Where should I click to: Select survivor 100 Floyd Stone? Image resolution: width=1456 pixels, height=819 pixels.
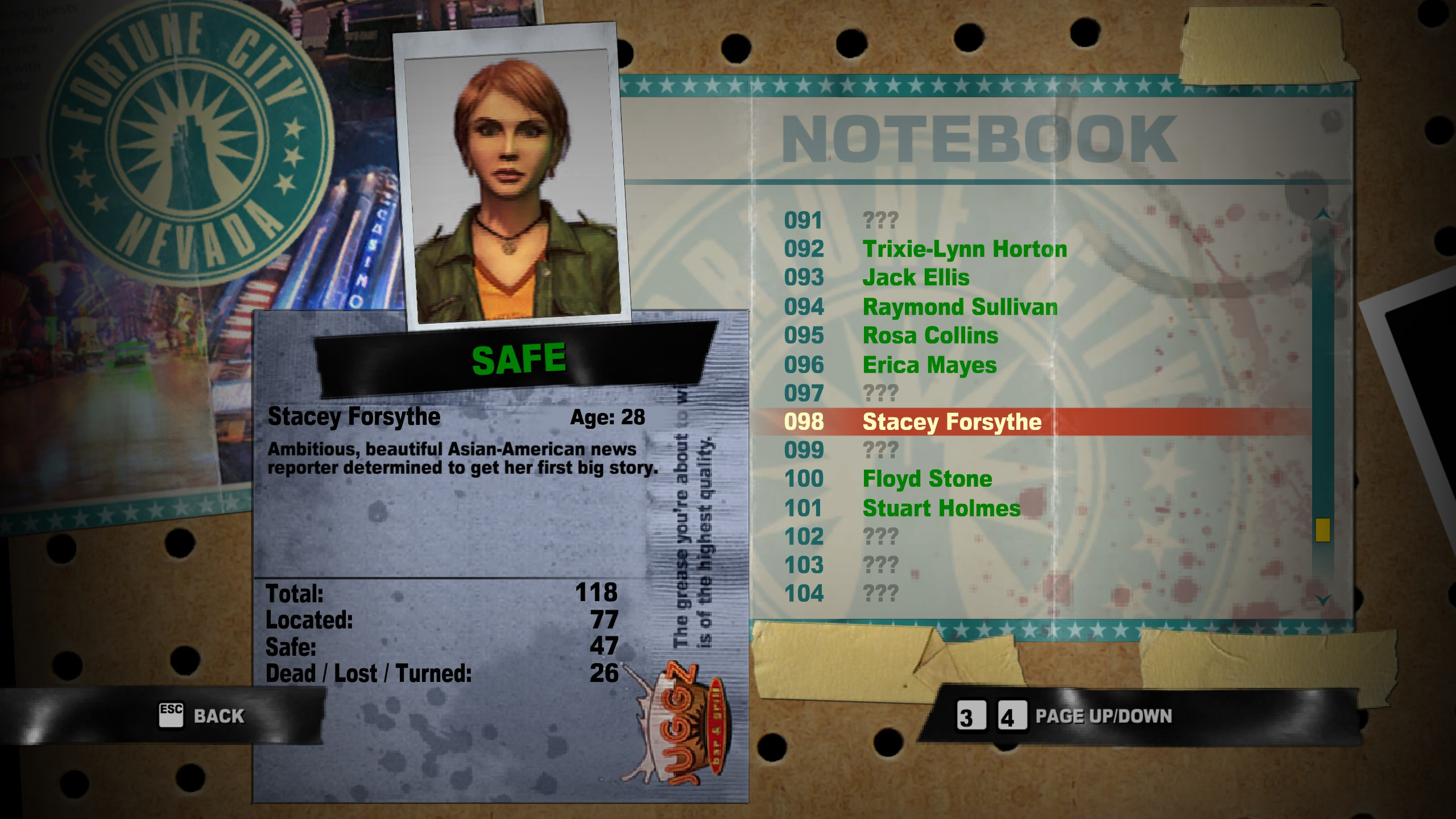tap(927, 479)
